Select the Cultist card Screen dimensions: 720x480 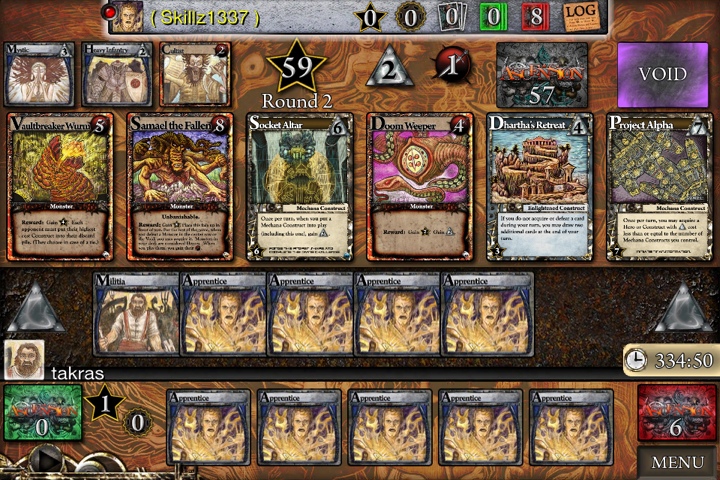pos(194,75)
